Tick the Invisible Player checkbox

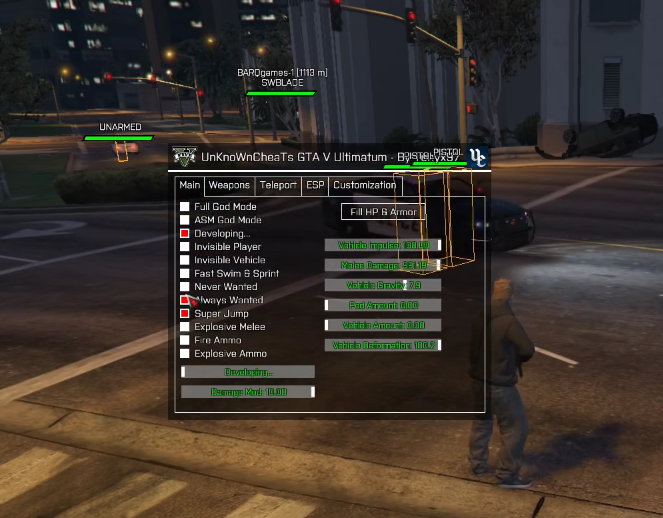(185, 247)
